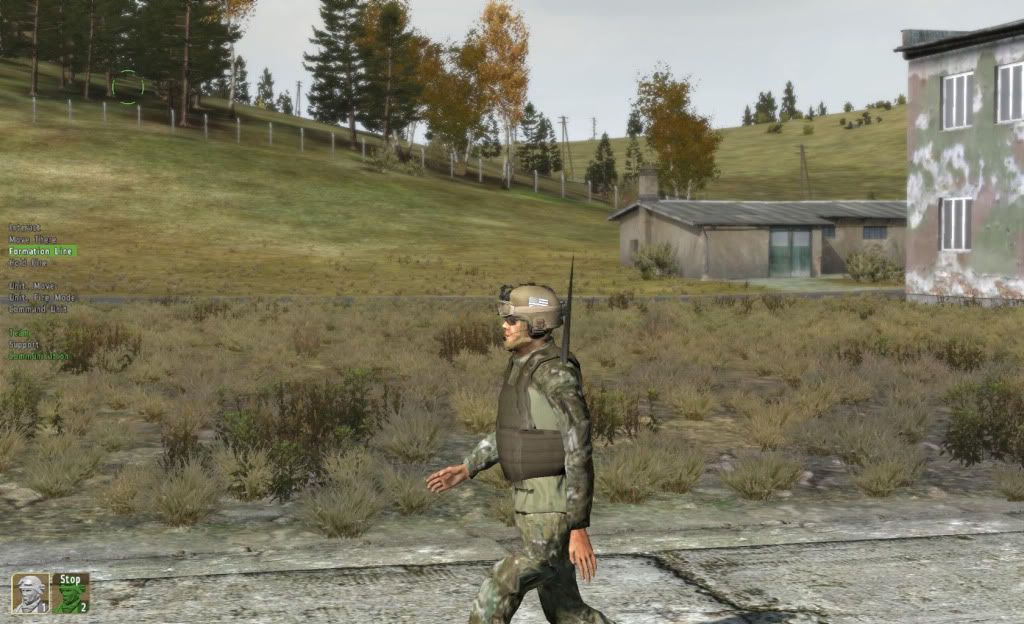Open the Unit: Move submenu

pos(34,286)
